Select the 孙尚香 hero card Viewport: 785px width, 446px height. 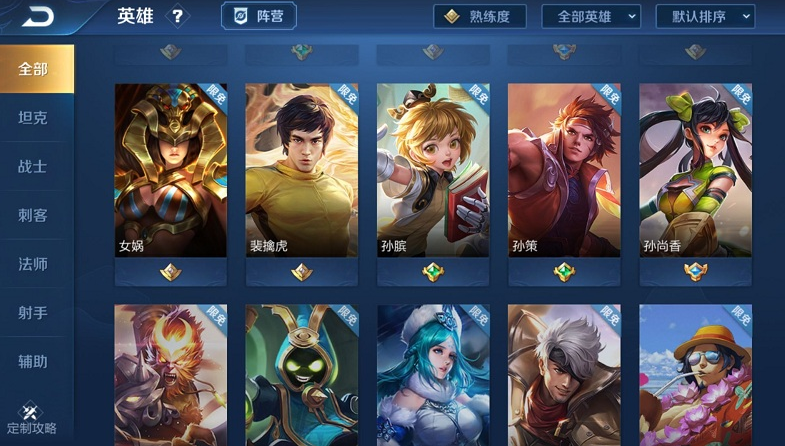[695, 170]
